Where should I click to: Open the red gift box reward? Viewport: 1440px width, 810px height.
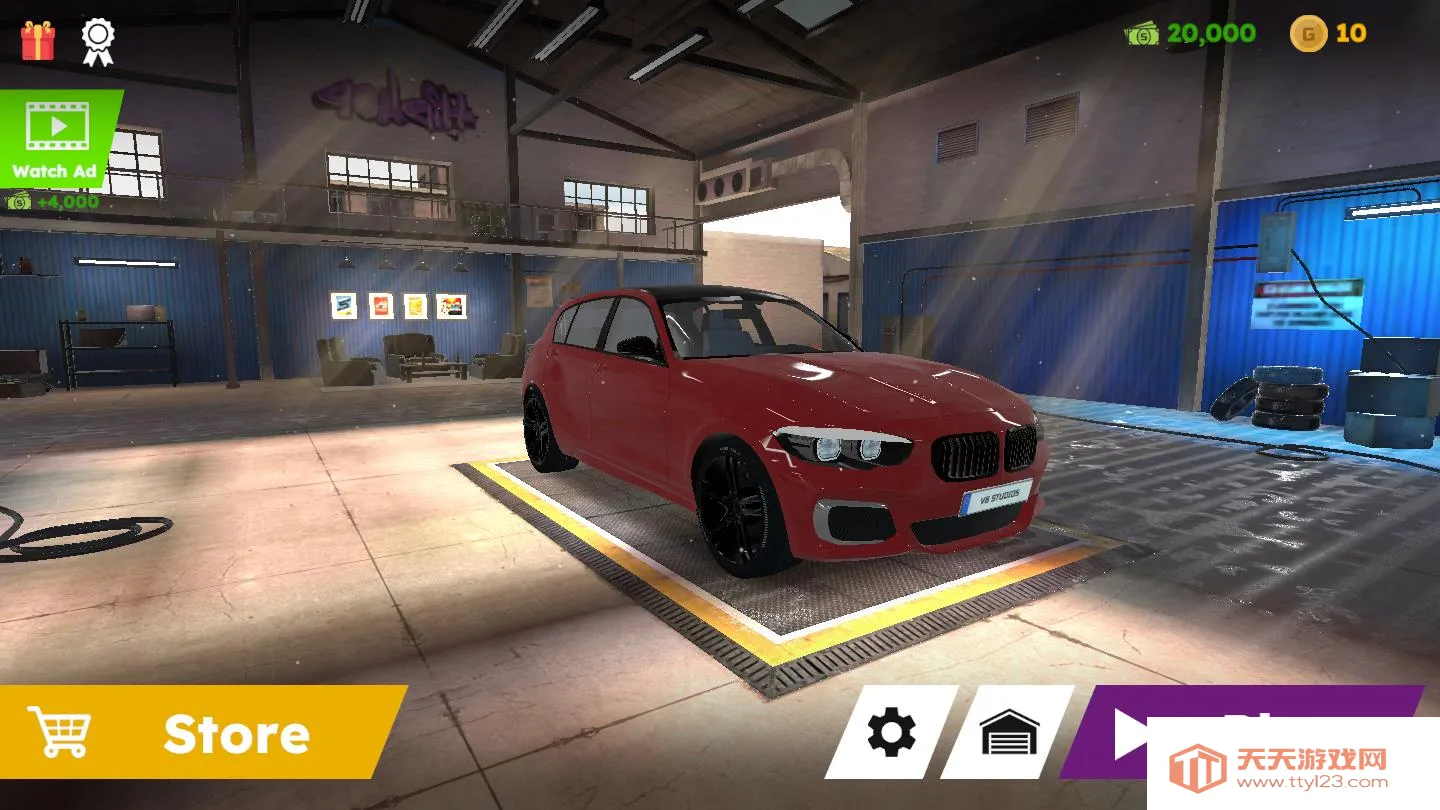(38, 40)
